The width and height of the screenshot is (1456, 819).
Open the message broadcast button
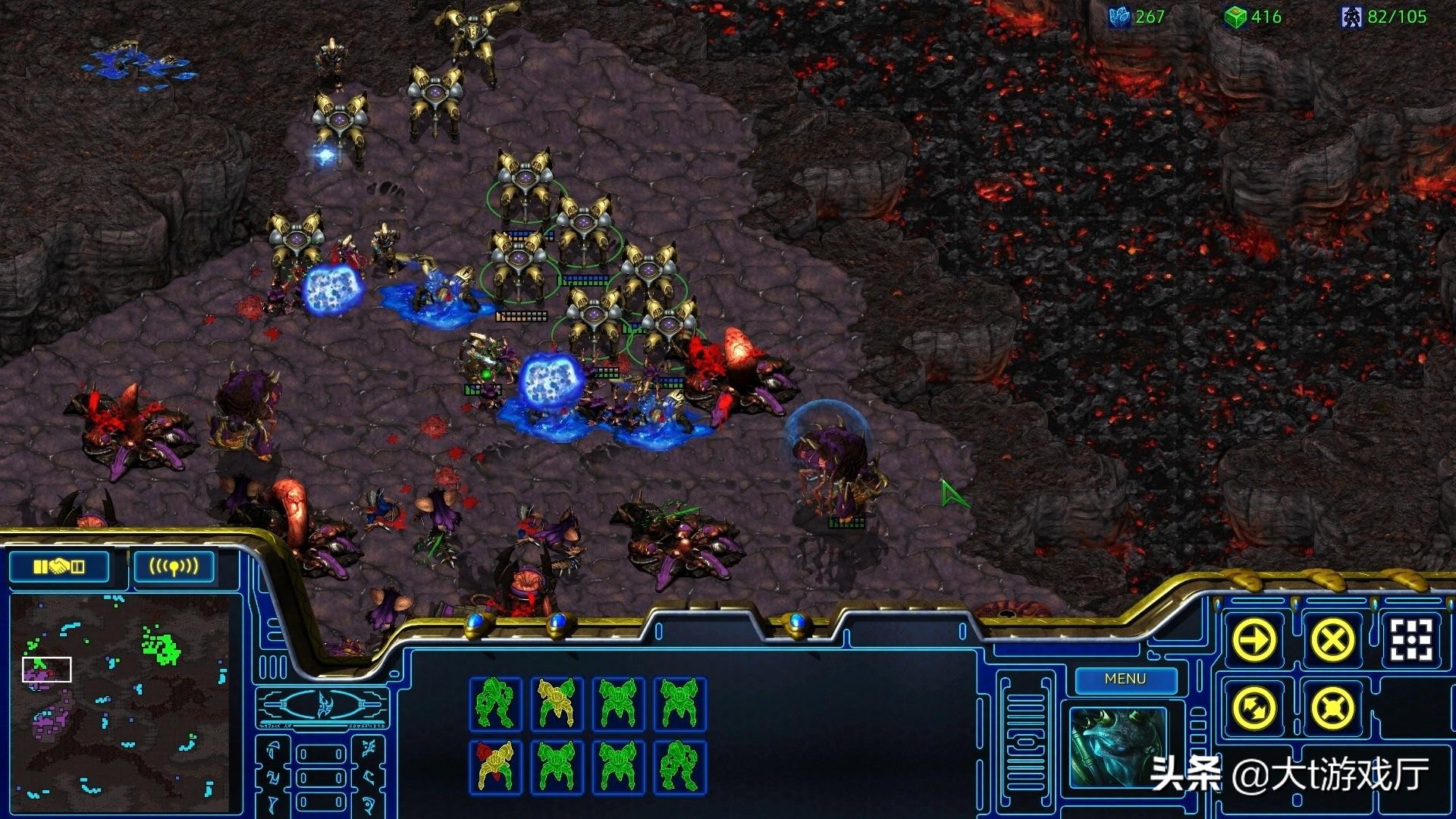(x=174, y=566)
